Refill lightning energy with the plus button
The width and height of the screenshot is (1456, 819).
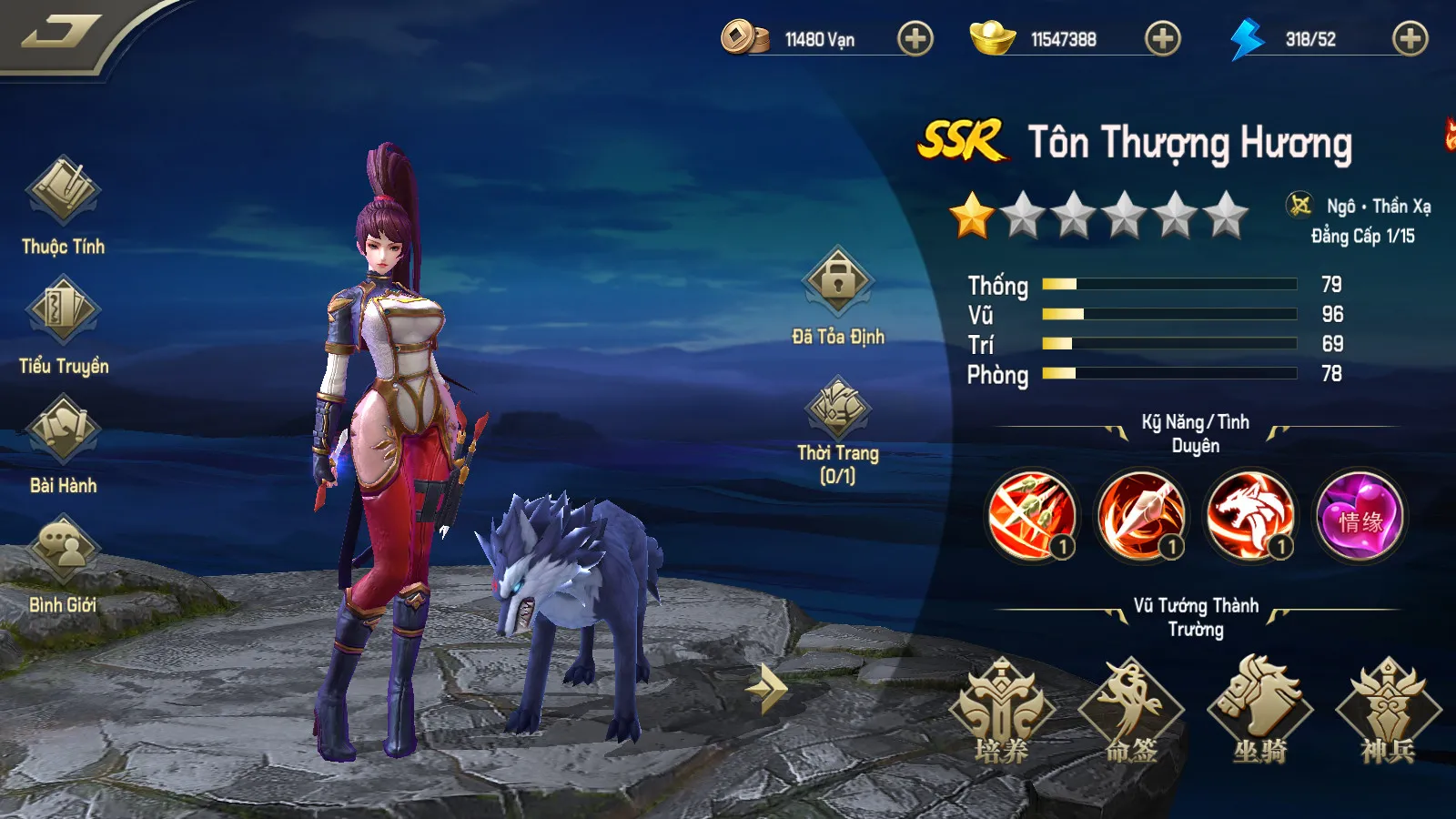point(1410,39)
